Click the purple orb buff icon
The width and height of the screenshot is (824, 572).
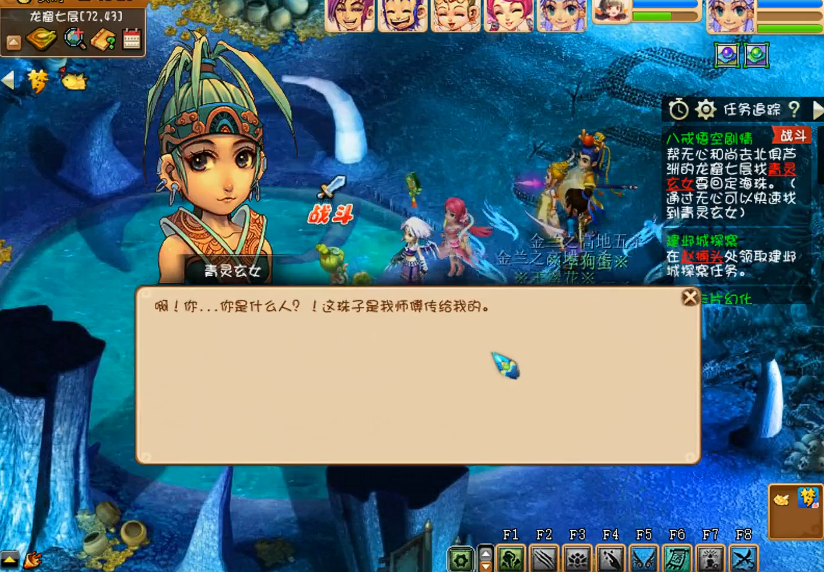click(727, 55)
